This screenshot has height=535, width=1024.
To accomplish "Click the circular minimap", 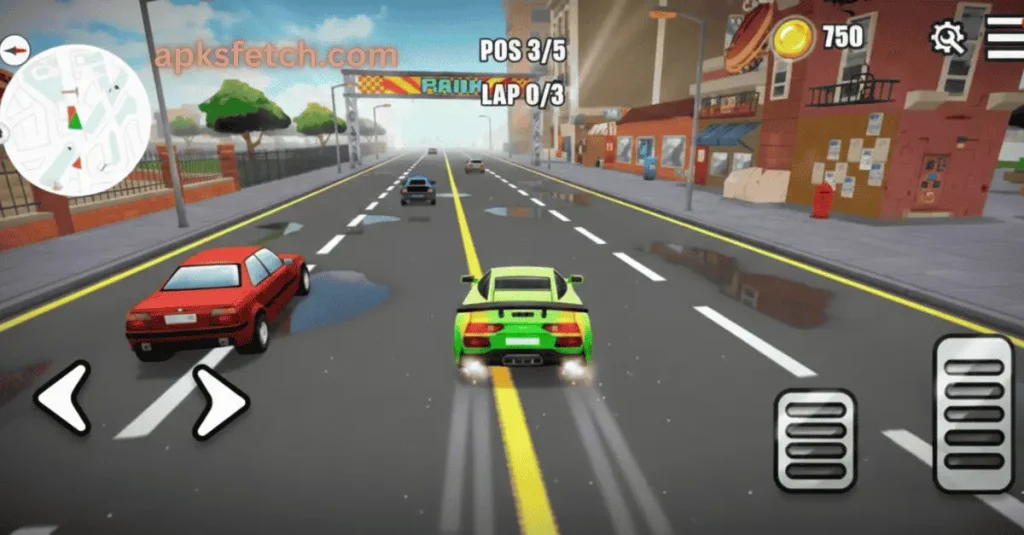I will (x=77, y=120).
